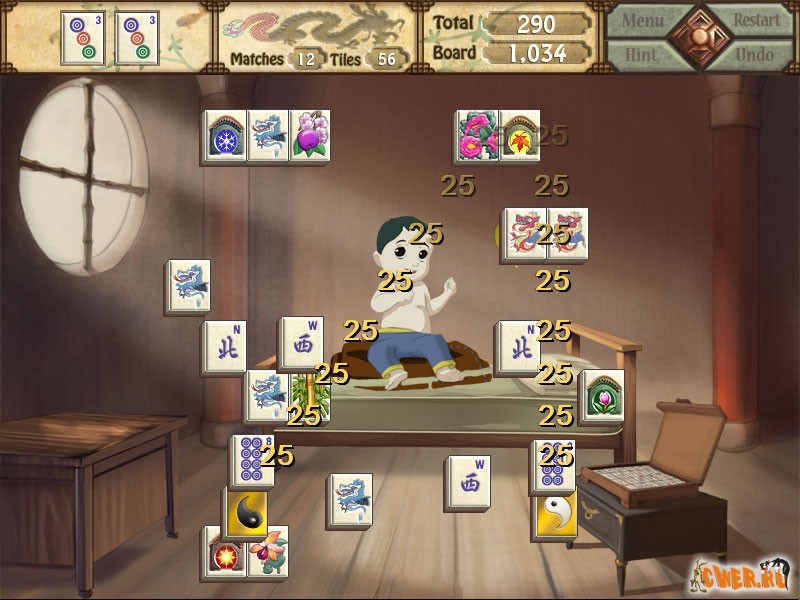
Task: Ask for a Hint
Action: click(x=645, y=54)
